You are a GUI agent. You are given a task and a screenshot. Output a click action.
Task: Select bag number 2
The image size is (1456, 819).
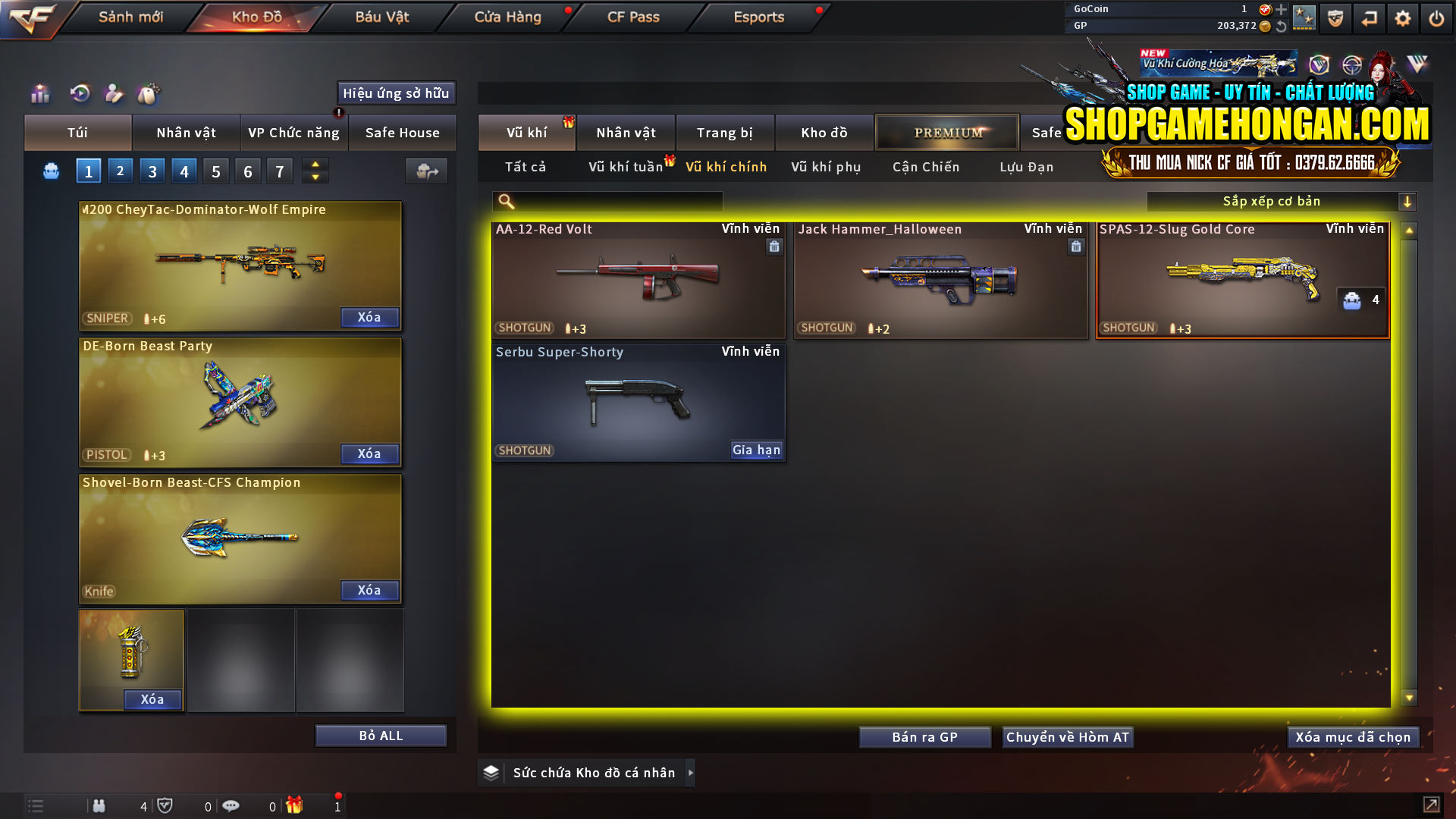click(x=120, y=171)
